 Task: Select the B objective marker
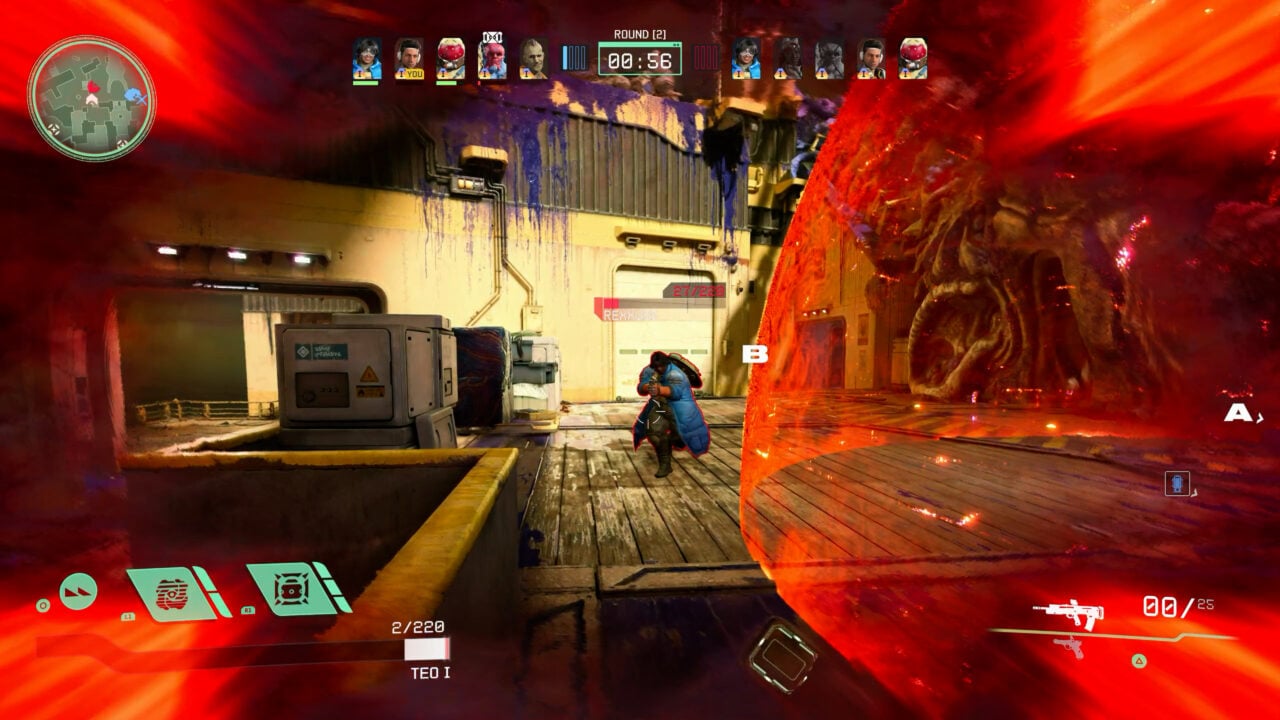click(755, 354)
